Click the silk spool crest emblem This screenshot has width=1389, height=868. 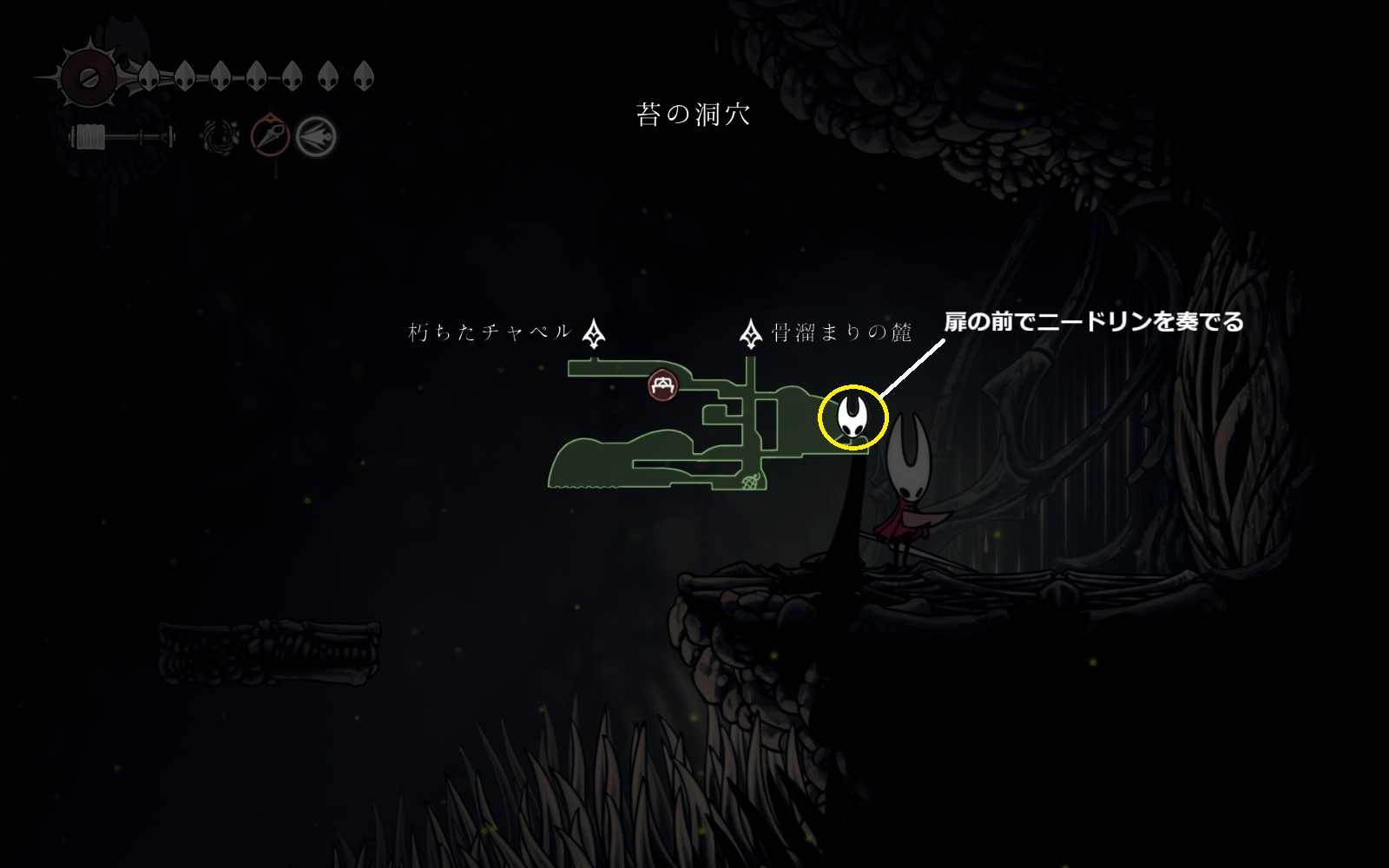(x=87, y=76)
